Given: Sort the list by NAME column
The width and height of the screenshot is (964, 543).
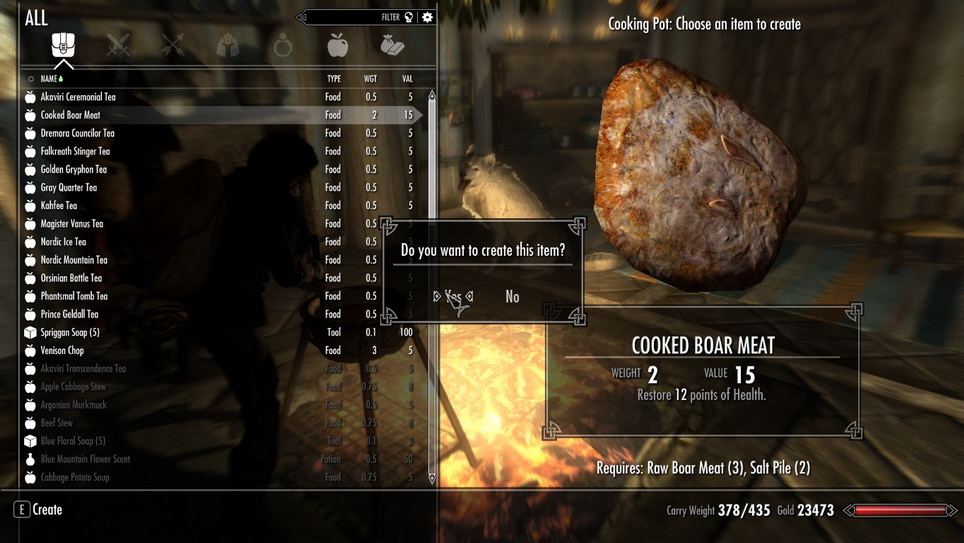Looking at the screenshot, I should tap(49, 79).
